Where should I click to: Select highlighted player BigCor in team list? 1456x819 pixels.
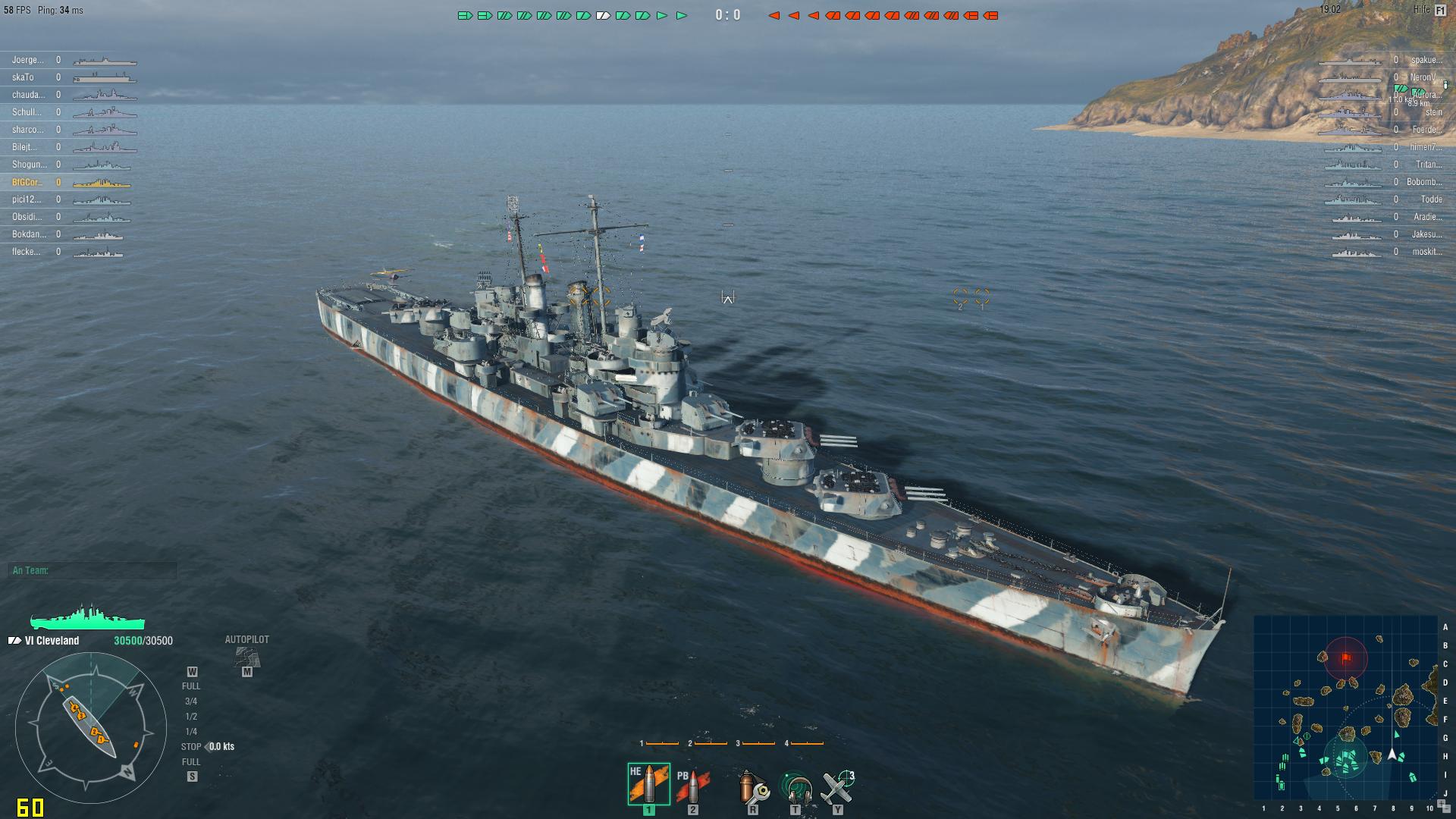pyautogui.click(x=27, y=182)
